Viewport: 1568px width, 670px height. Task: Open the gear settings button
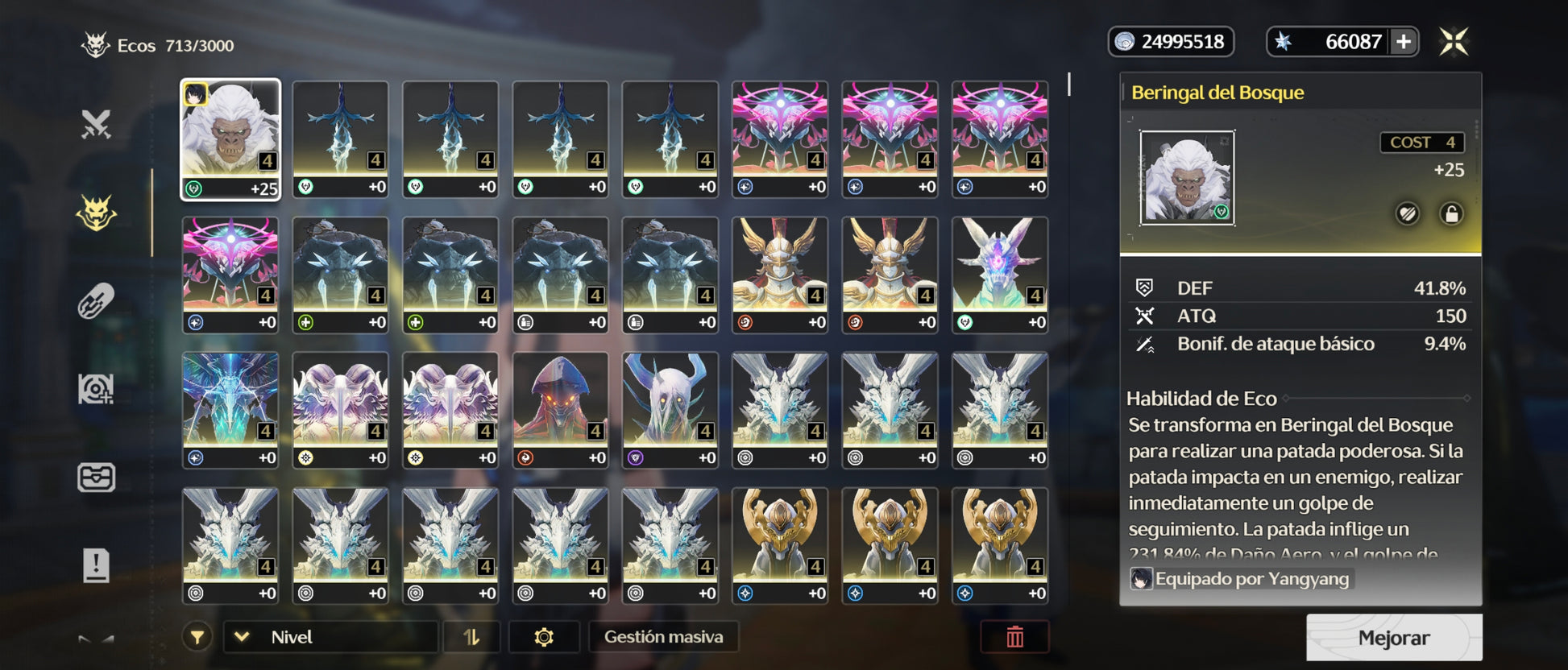(544, 637)
